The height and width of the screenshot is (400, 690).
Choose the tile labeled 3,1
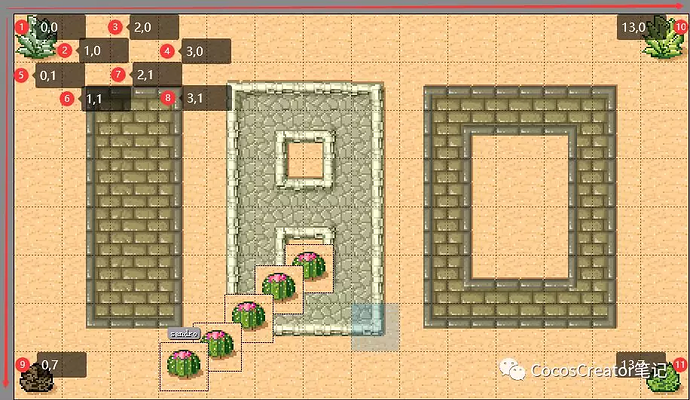coord(195,98)
